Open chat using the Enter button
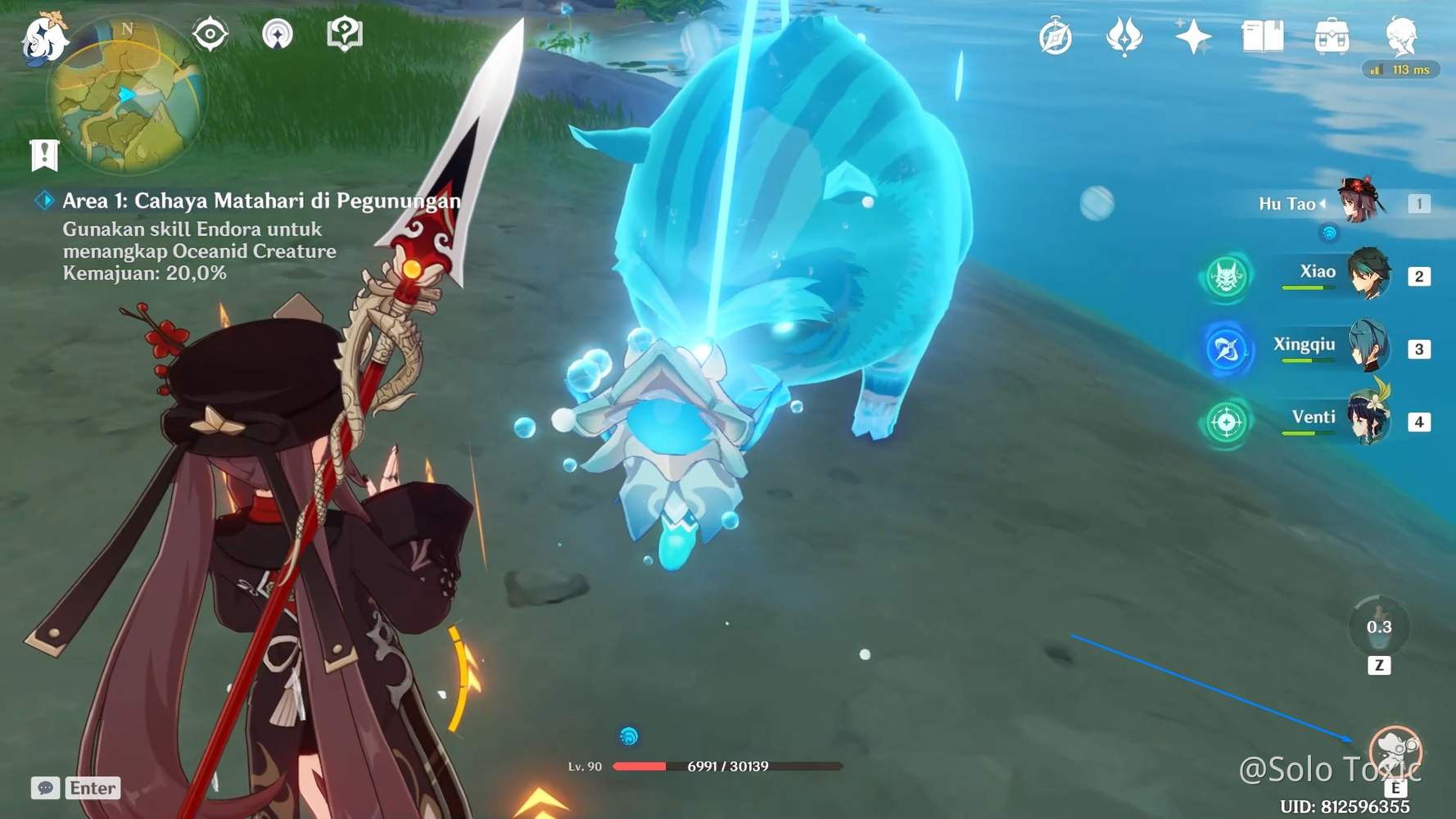Image resolution: width=1456 pixels, height=819 pixels. 92,788
